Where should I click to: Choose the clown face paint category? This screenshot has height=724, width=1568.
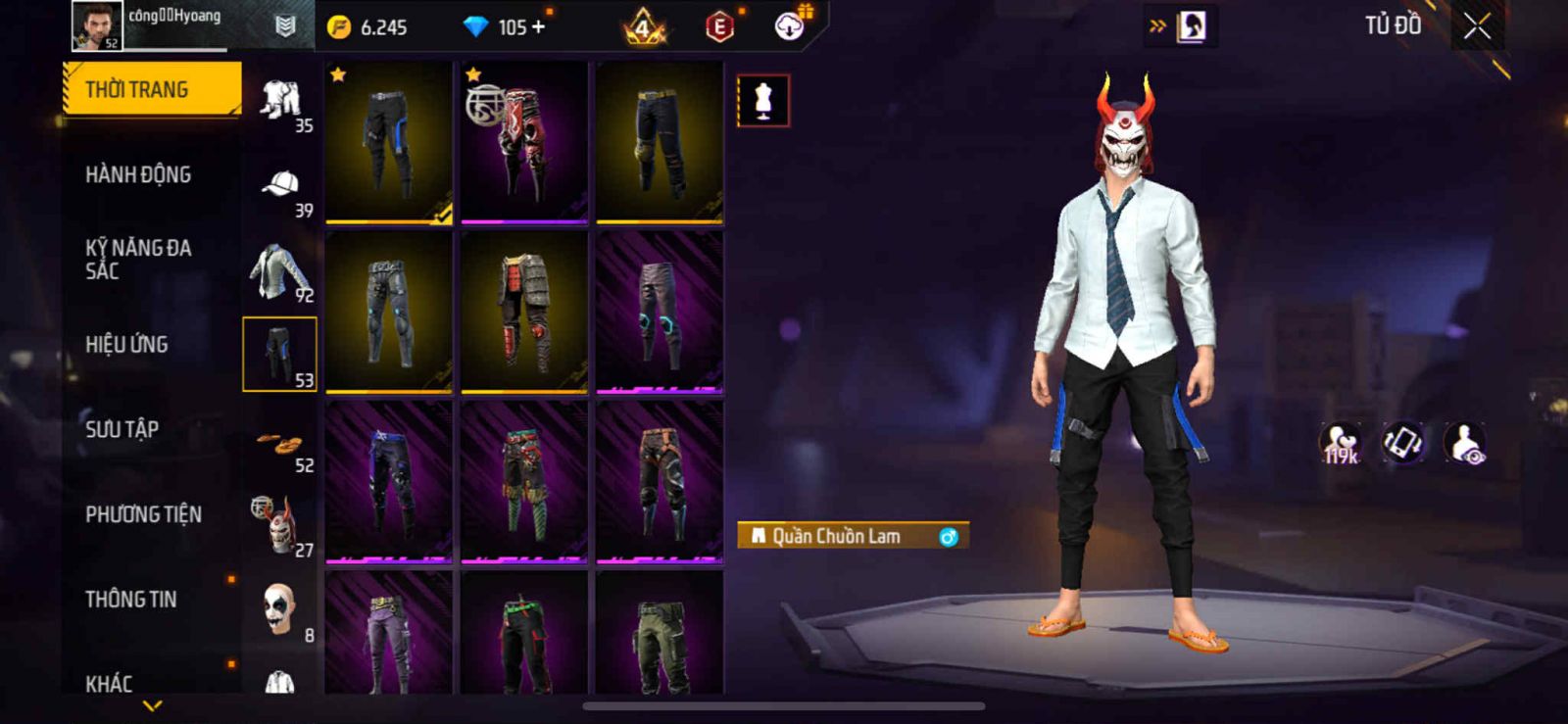click(278, 609)
